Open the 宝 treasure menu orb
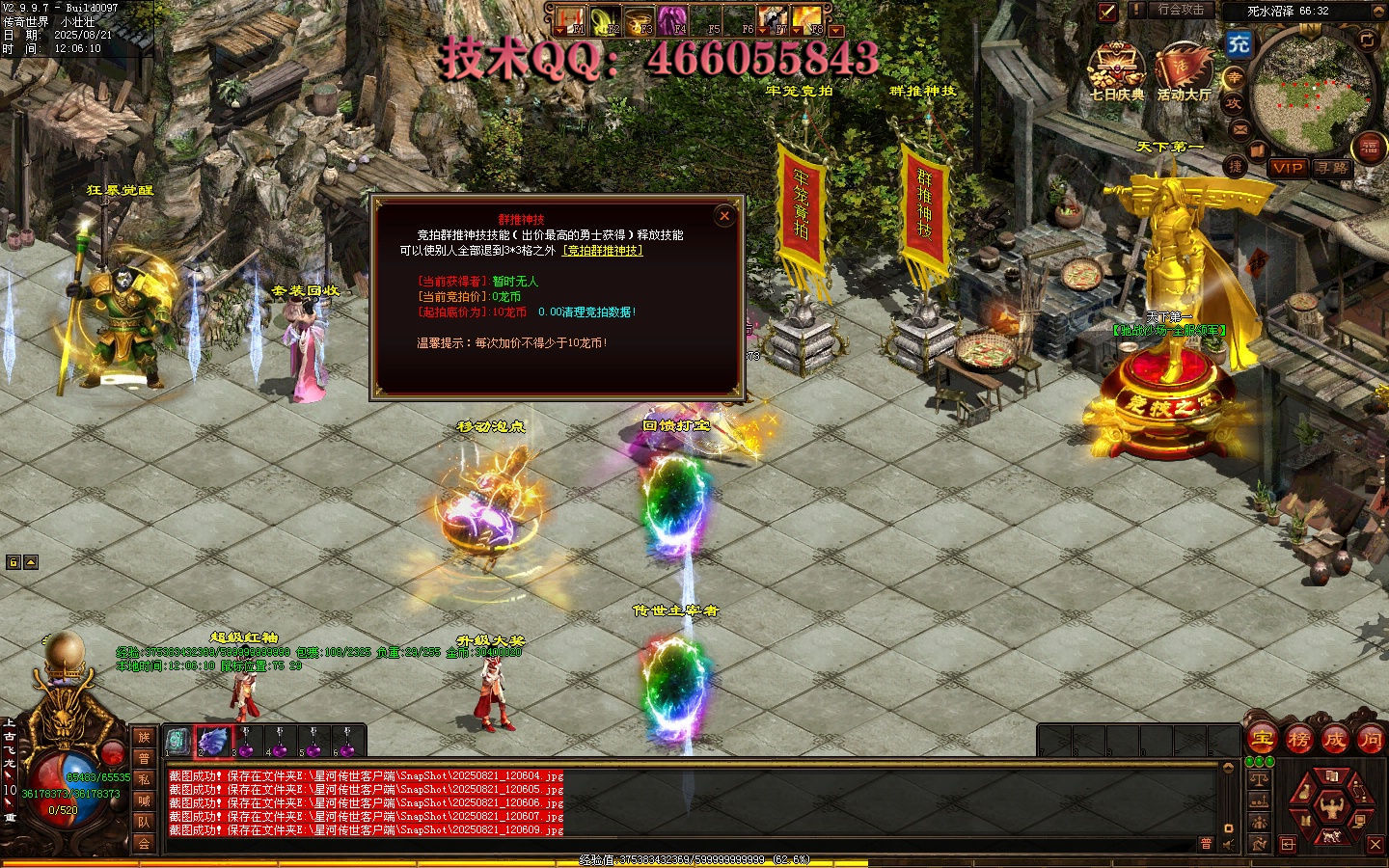Screen dimensions: 1389x868 1263,740
